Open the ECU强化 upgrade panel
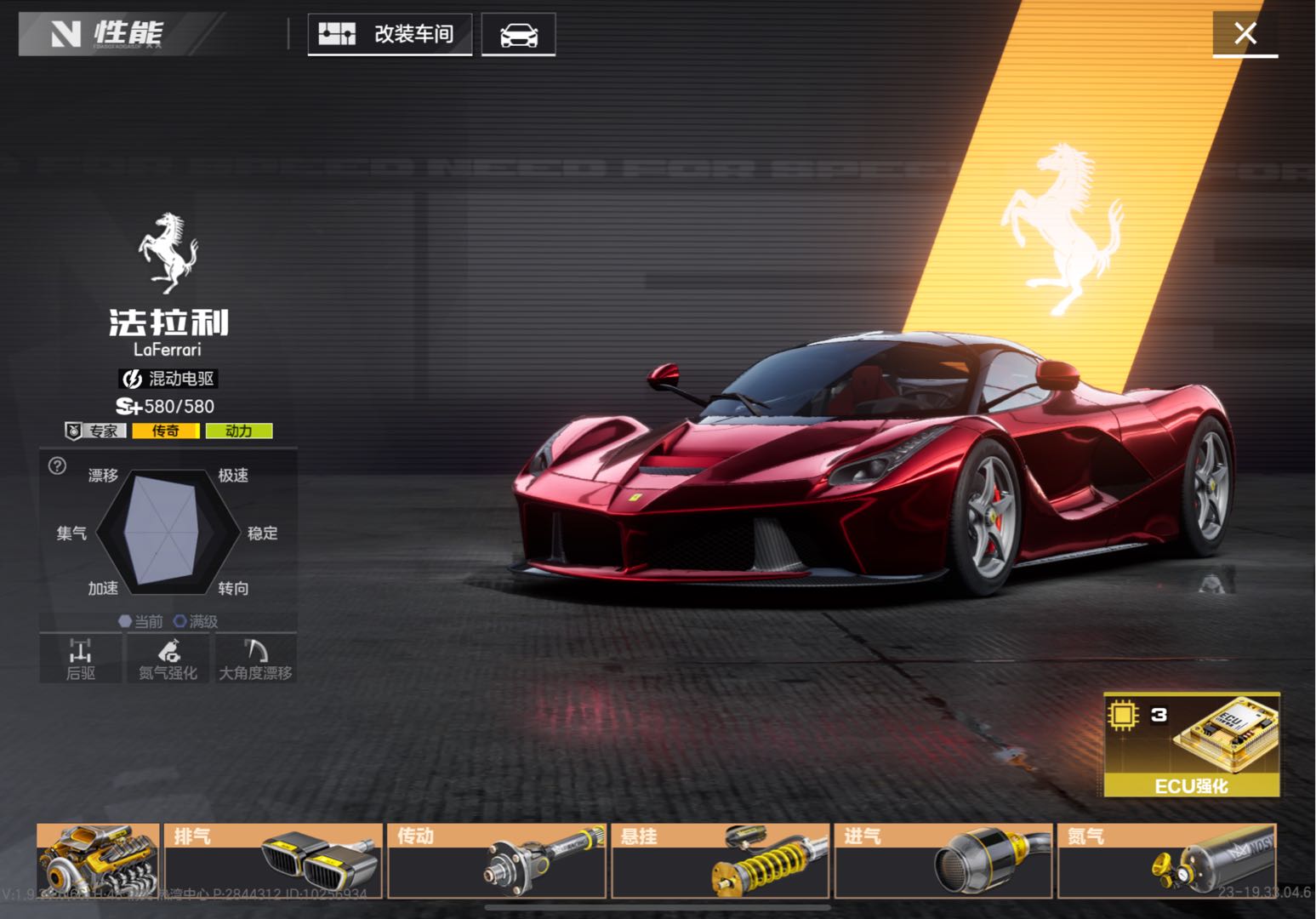Image resolution: width=1316 pixels, height=919 pixels. click(x=1191, y=745)
